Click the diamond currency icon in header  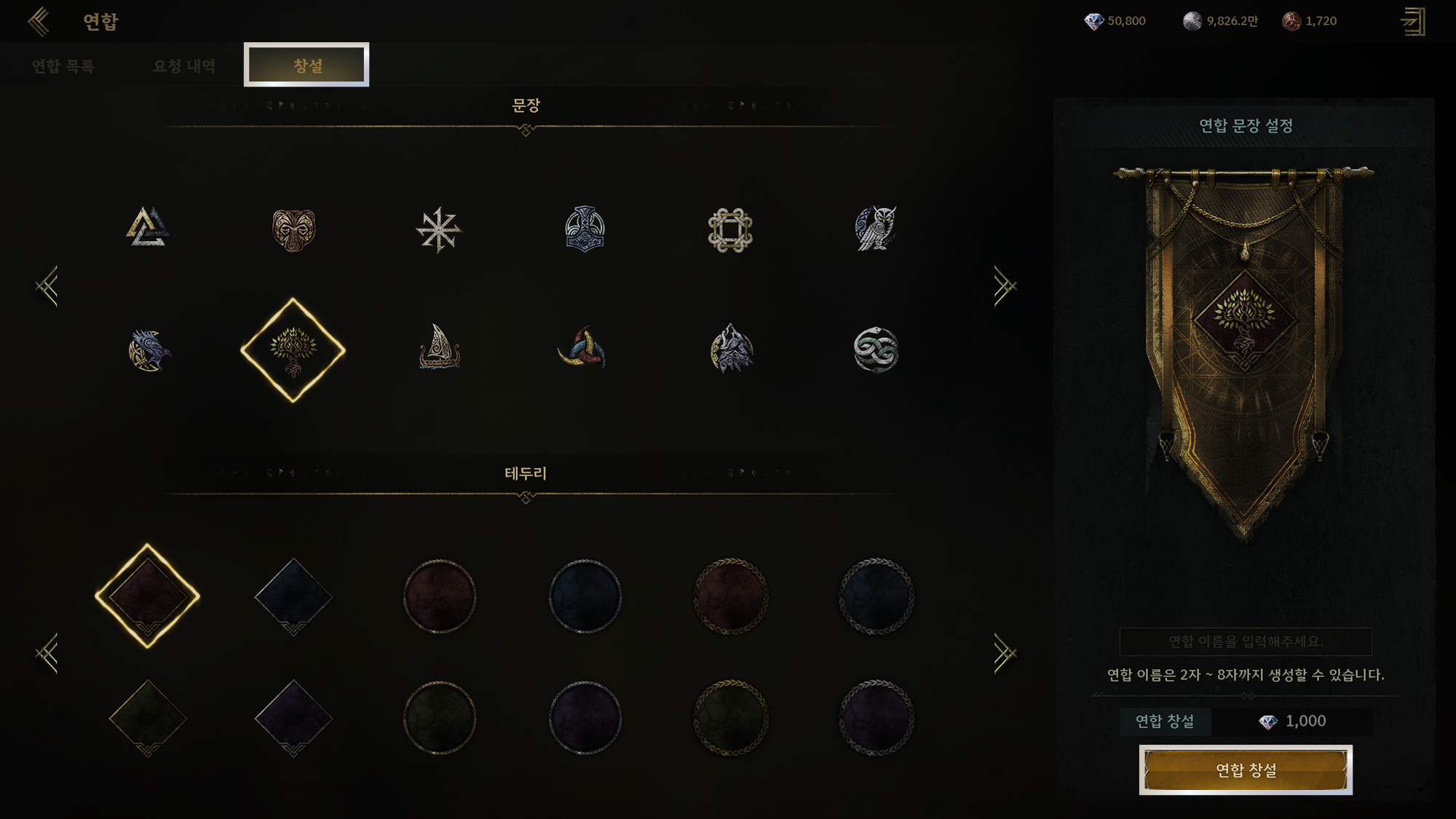pos(1093,21)
